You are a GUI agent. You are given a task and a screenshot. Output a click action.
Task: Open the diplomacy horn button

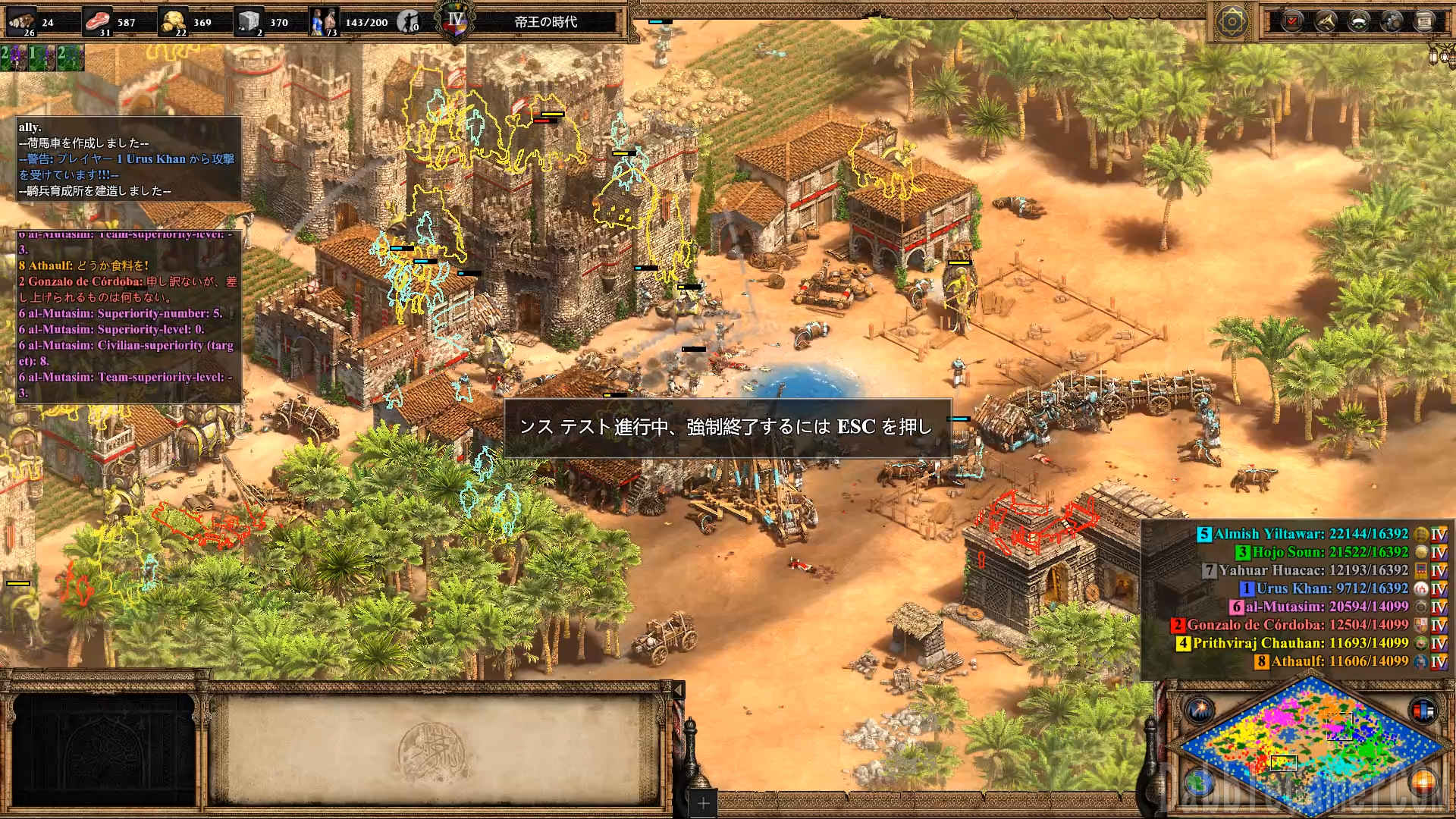click(x=1326, y=21)
